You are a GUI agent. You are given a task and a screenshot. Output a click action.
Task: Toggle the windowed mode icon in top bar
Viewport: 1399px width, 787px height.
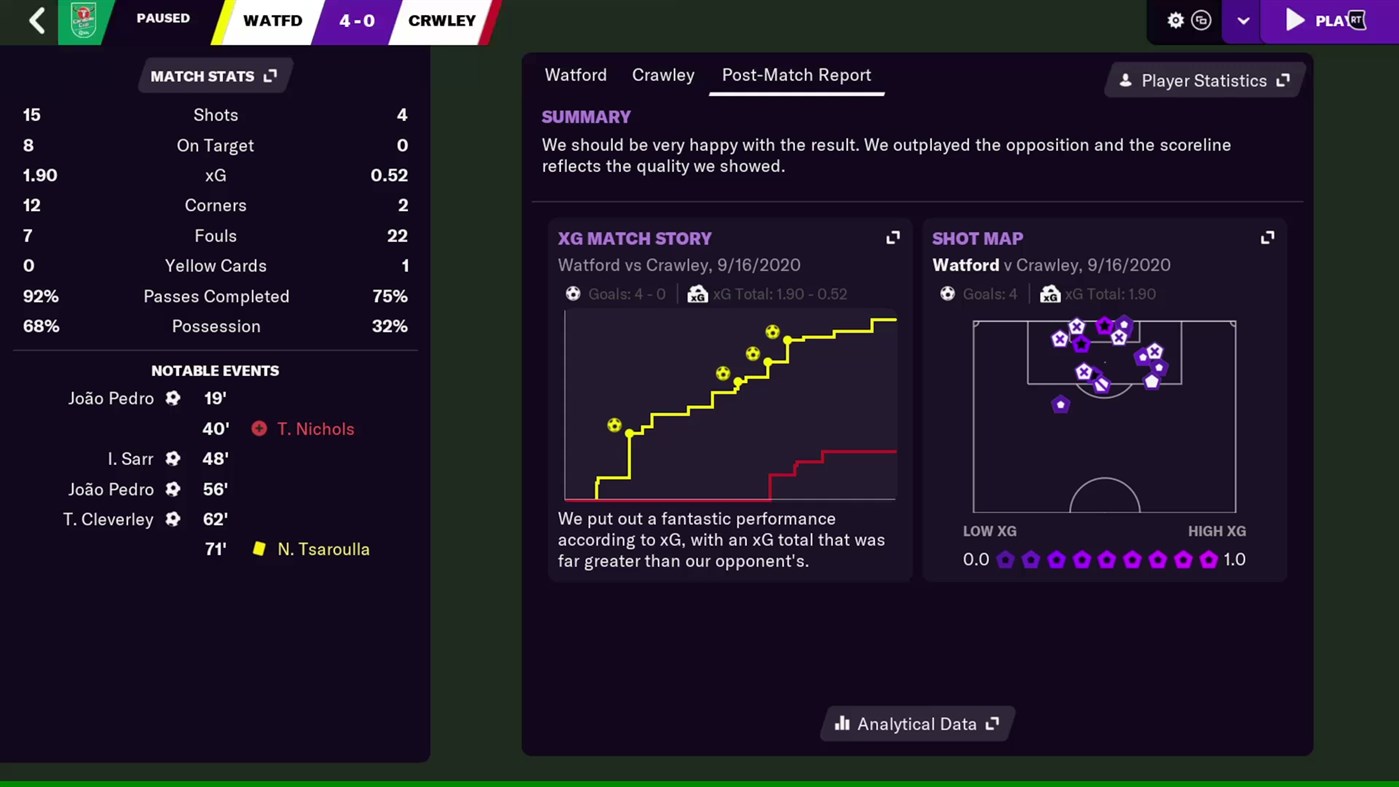point(1201,20)
